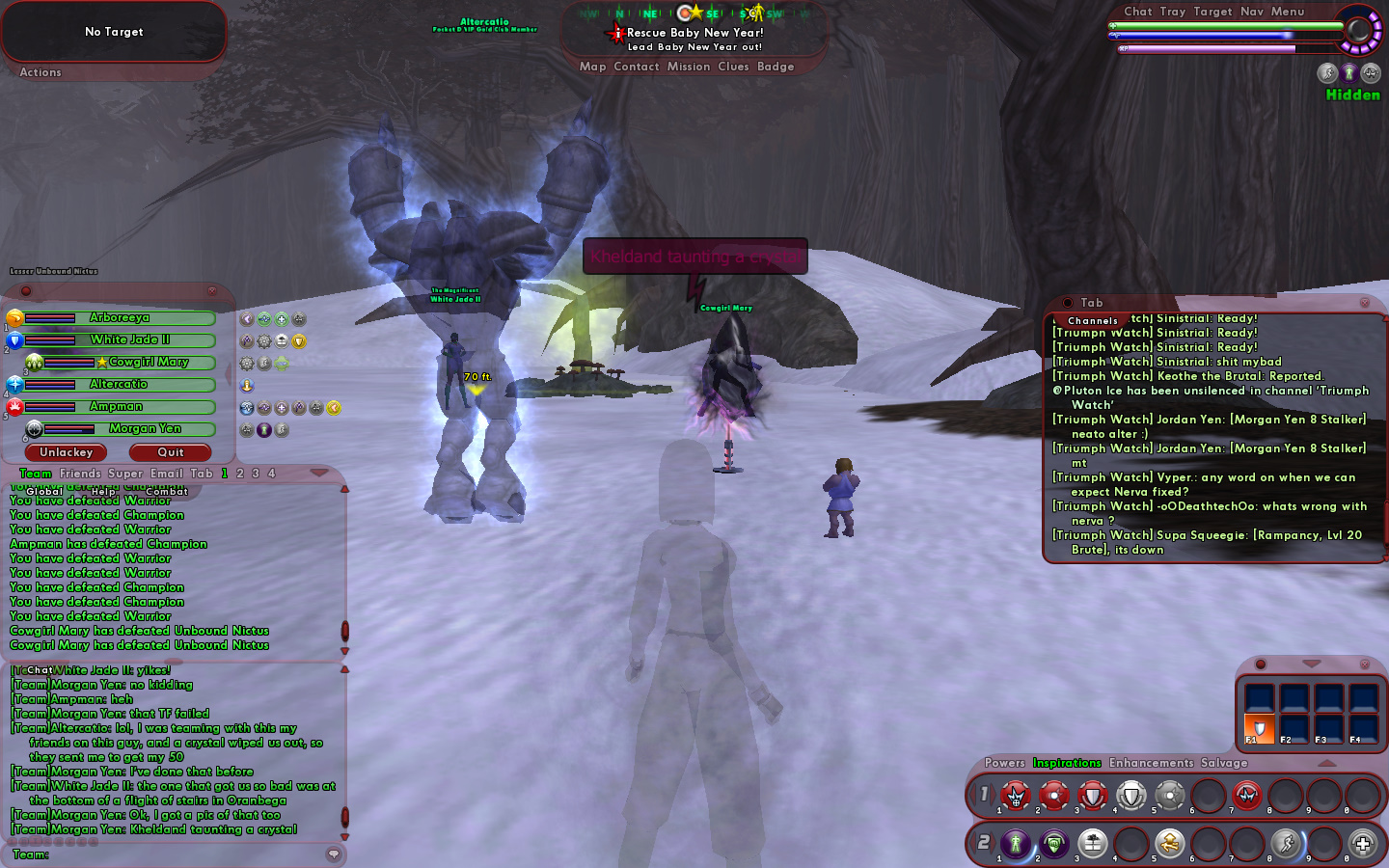
Task: Open the Badge window
Action: pyautogui.click(x=776, y=67)
